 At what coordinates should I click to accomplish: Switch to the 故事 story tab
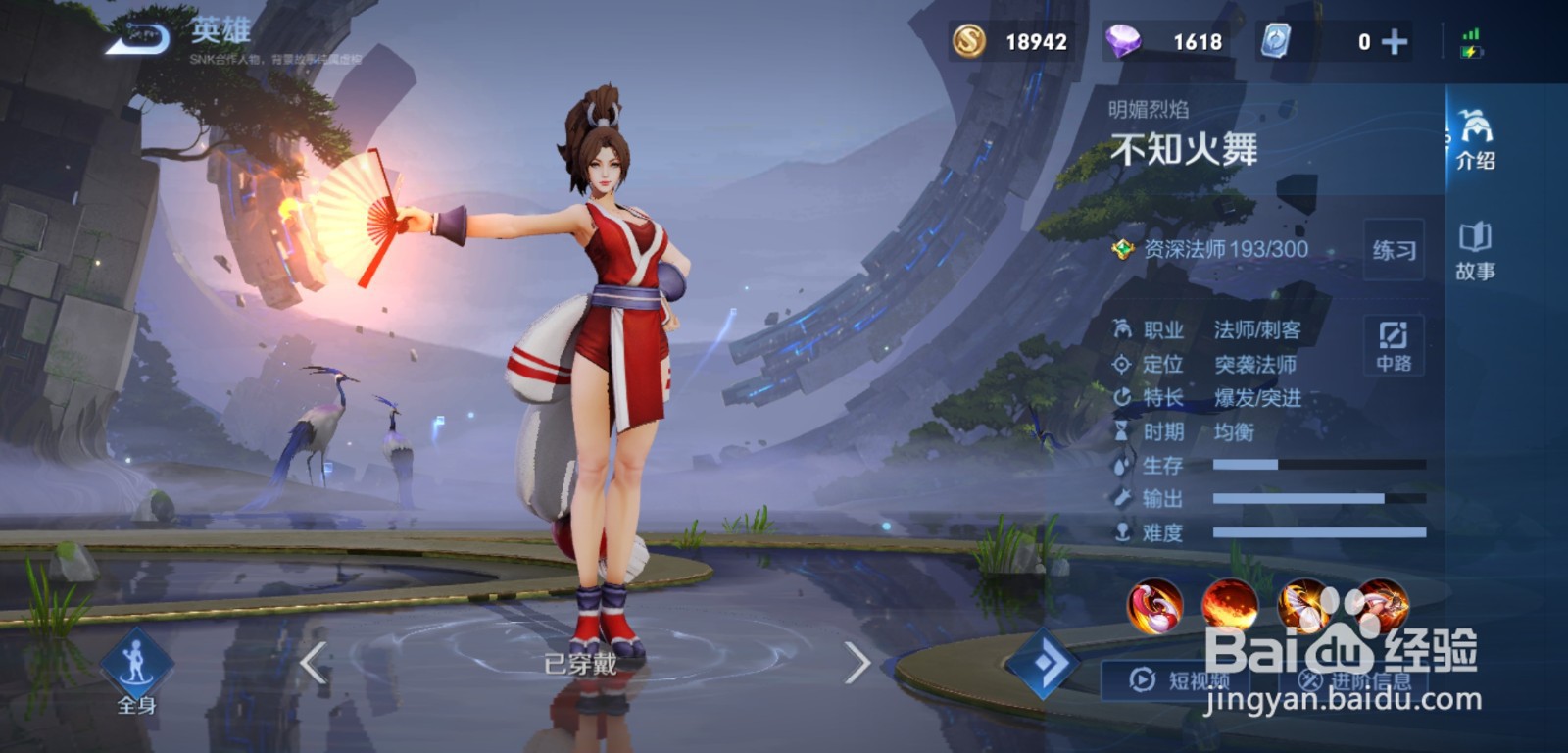click(1477, 250)
